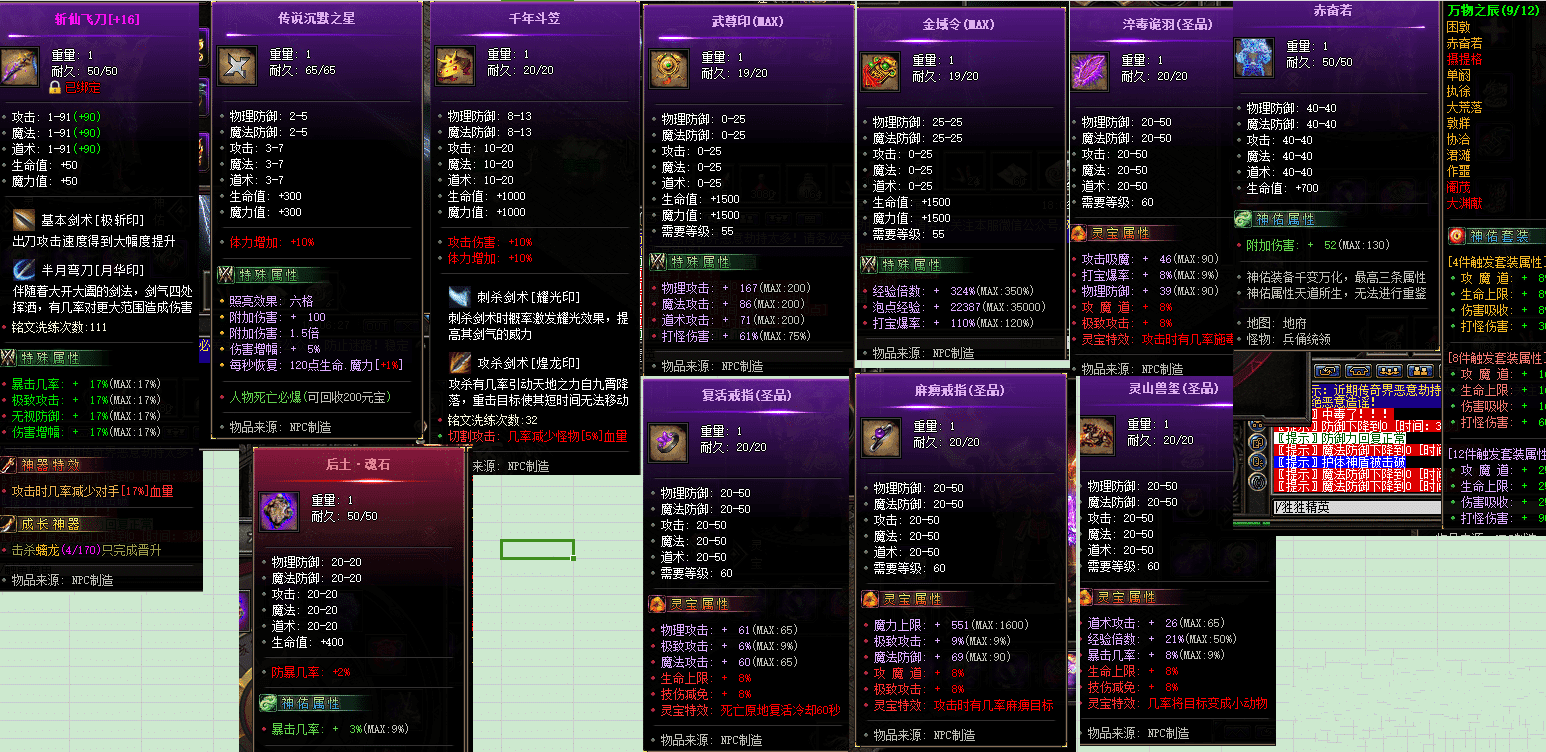The image size is (1546, 752).
Task: Click the 金域令 token item icon
Action: (881, 71)
